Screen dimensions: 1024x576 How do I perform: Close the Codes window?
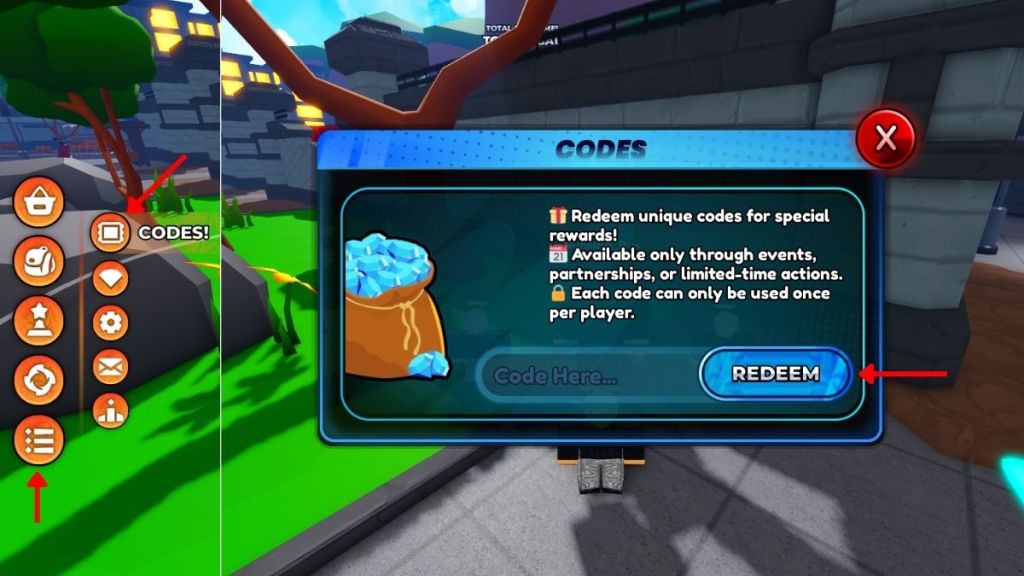(x=885, y=140)
